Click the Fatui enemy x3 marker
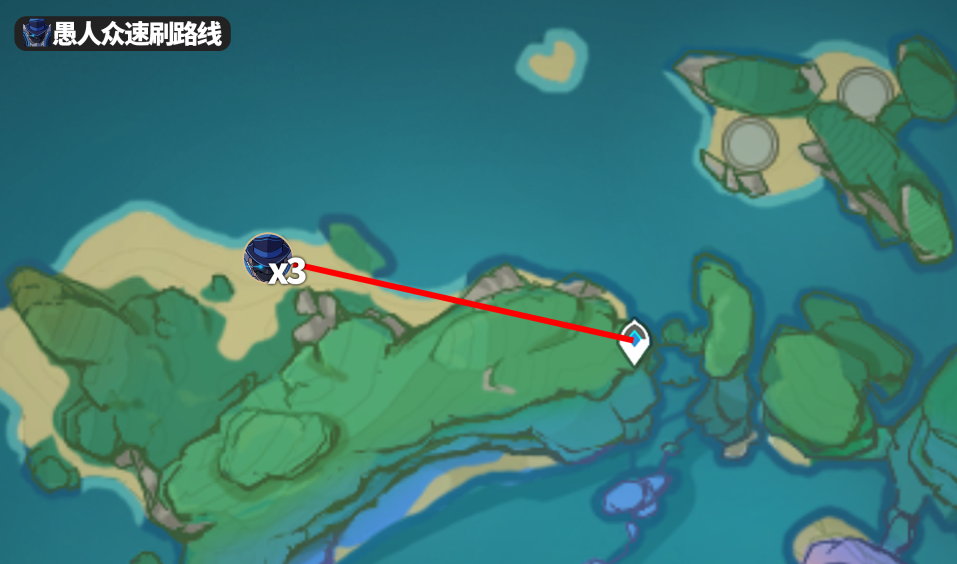957x564 pixels. pyautogui.click(x=269, y=259)
